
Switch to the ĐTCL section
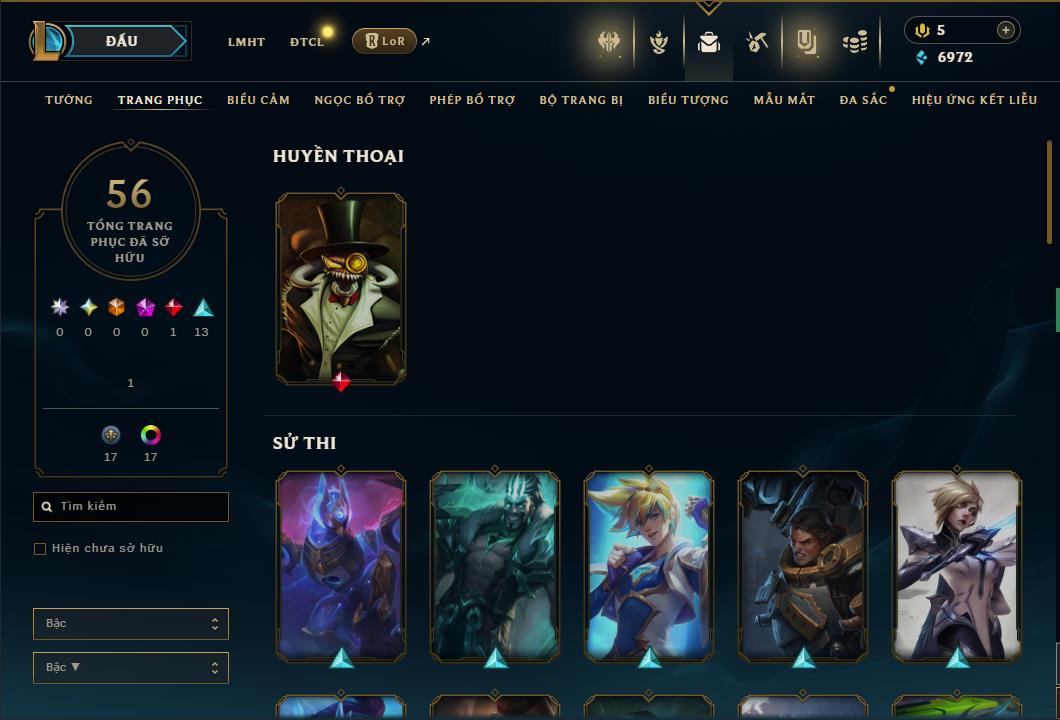point(307,42)
